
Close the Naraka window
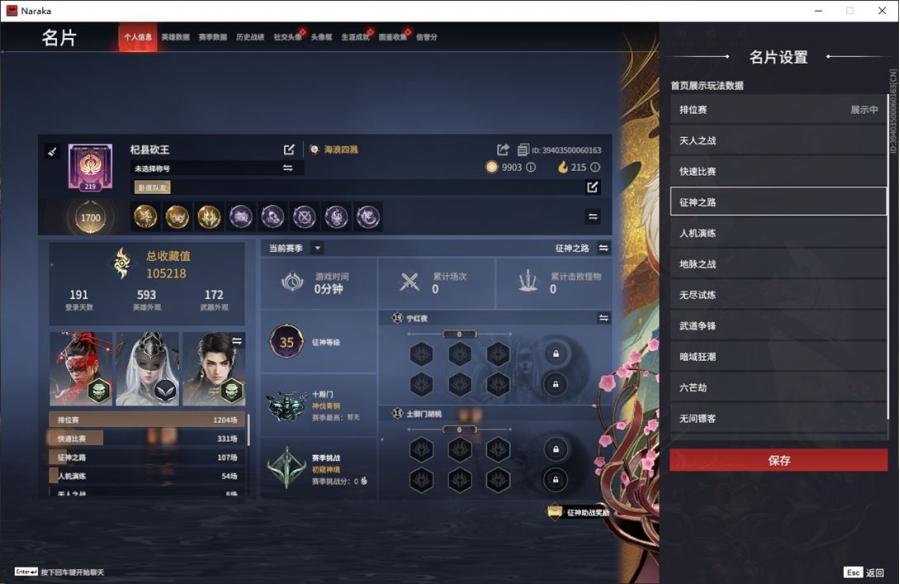[x=882, y=10]
